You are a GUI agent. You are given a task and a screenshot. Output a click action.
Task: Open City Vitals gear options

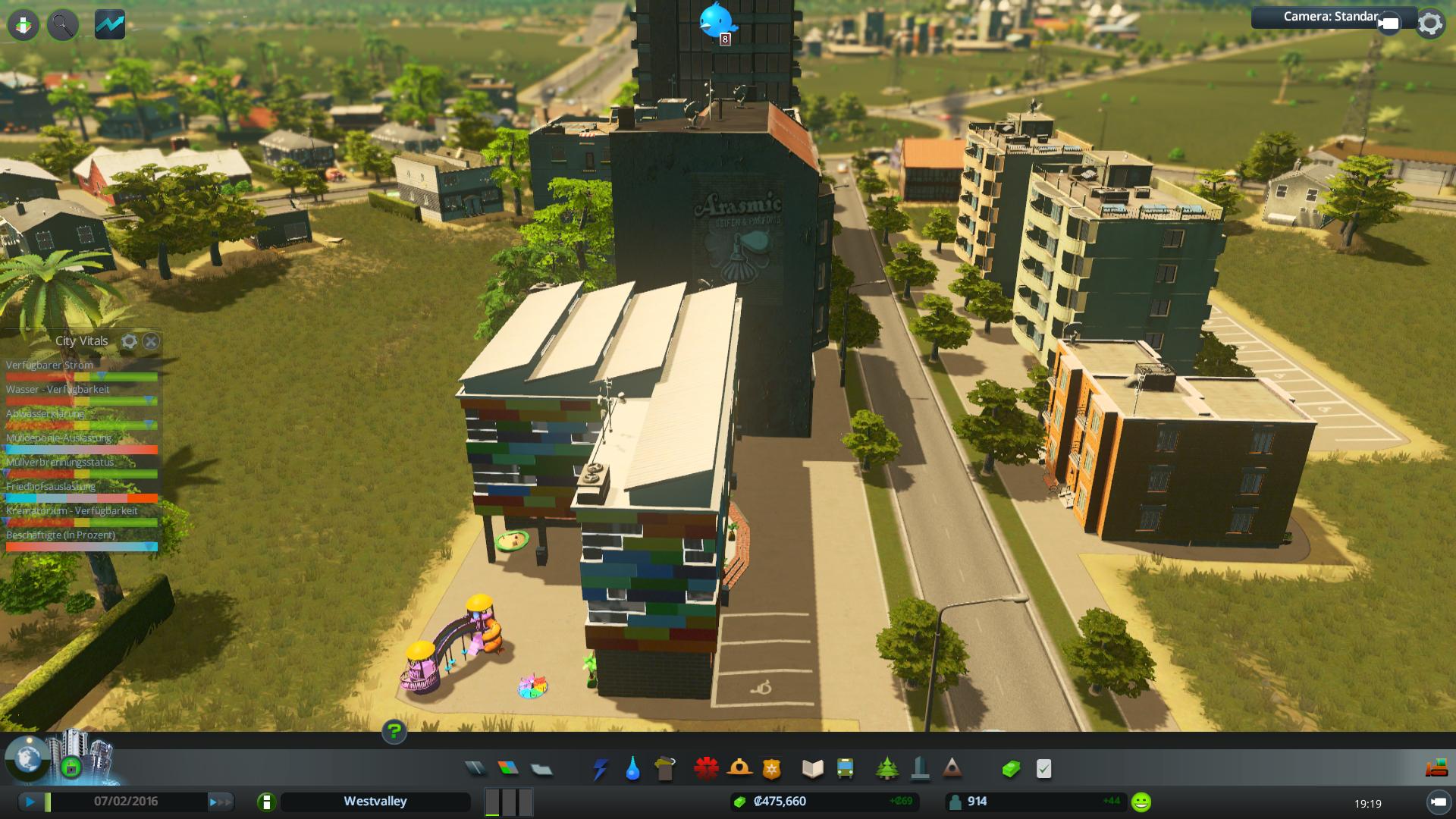pos(129,341)
